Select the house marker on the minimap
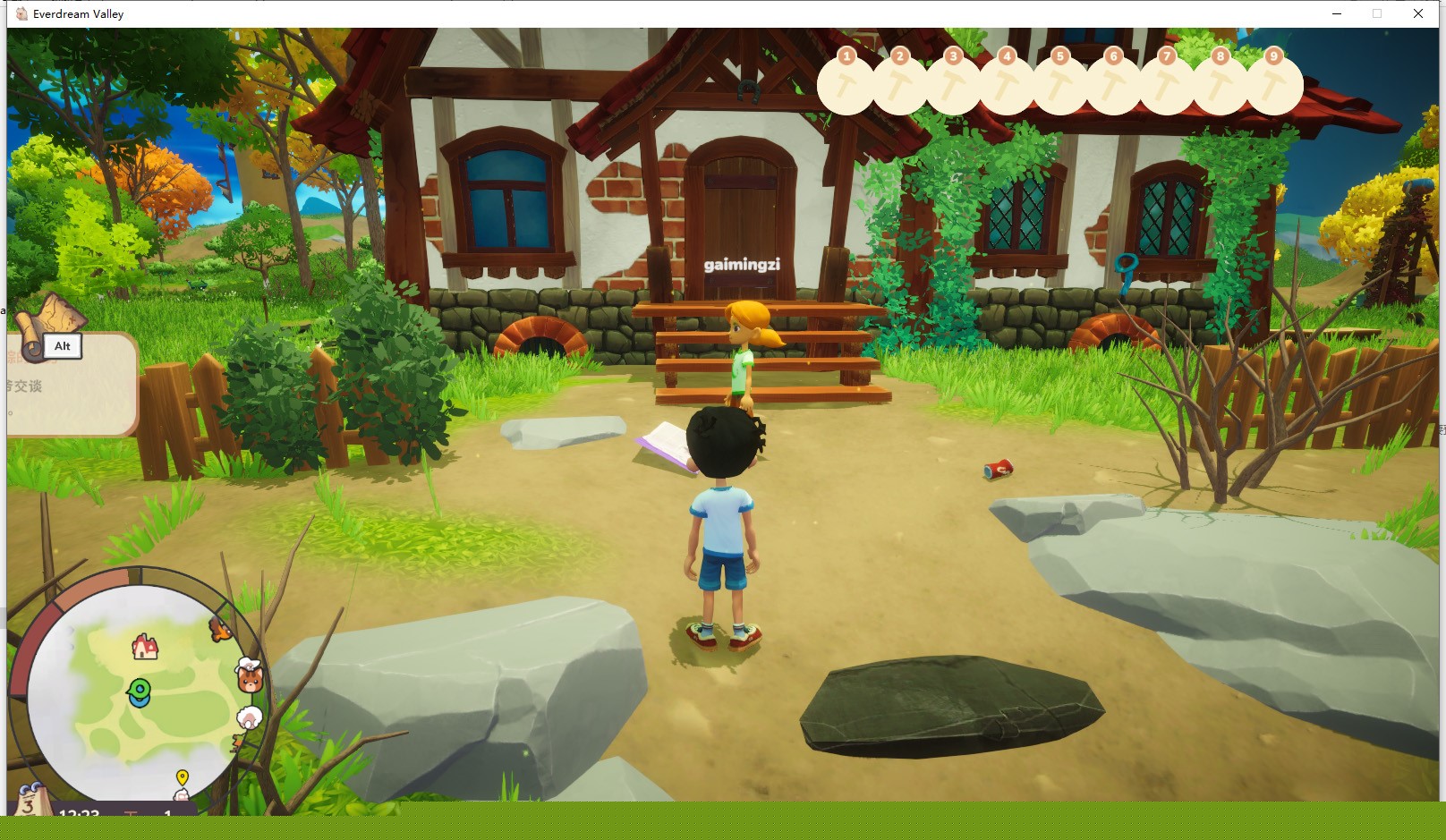Screen dimensions: 1446x840 (x=145, y=646)
